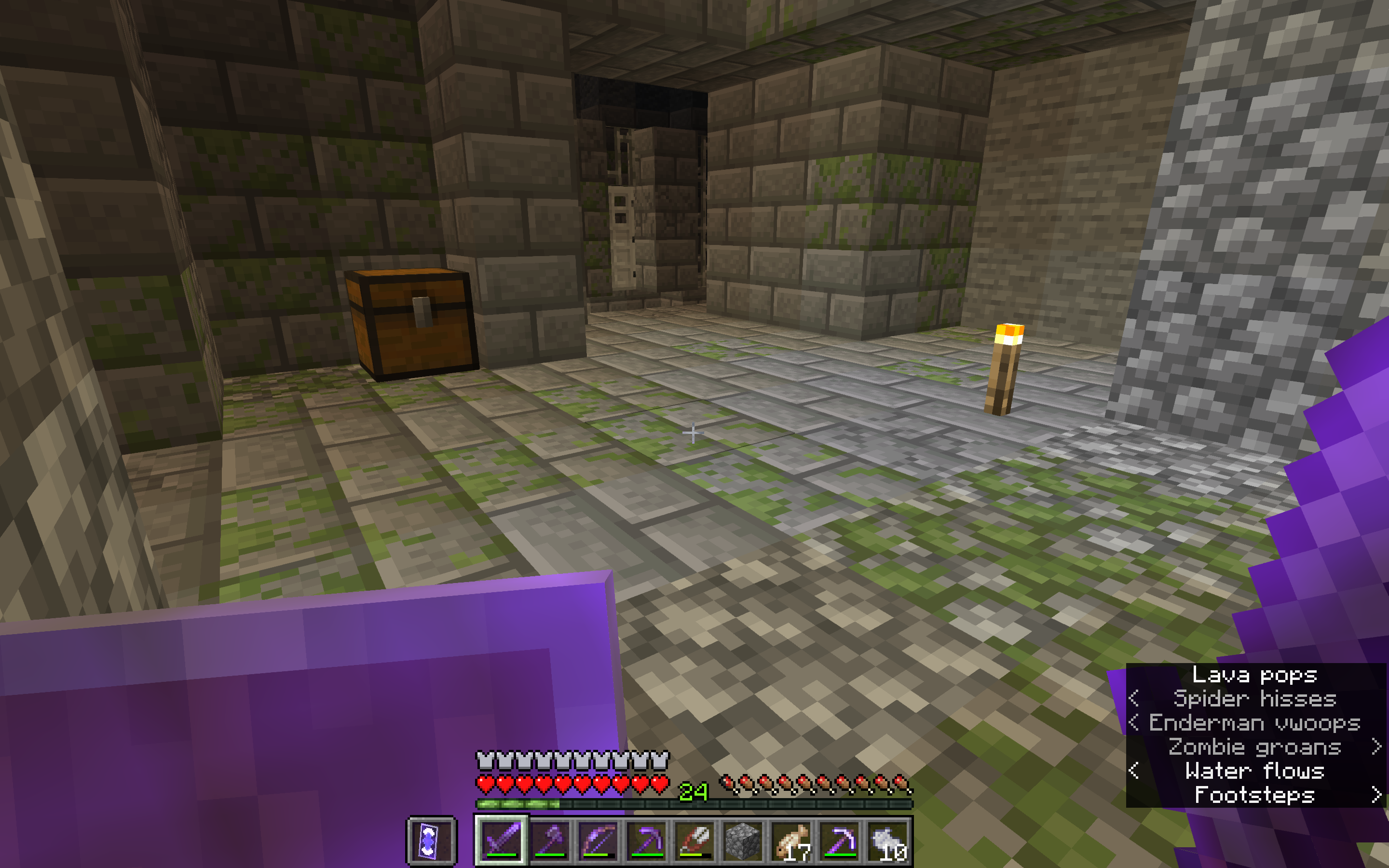Click the Zombie groans subtitle entry
This screenshot has height=868, width=1389.
click(1254, 747)
